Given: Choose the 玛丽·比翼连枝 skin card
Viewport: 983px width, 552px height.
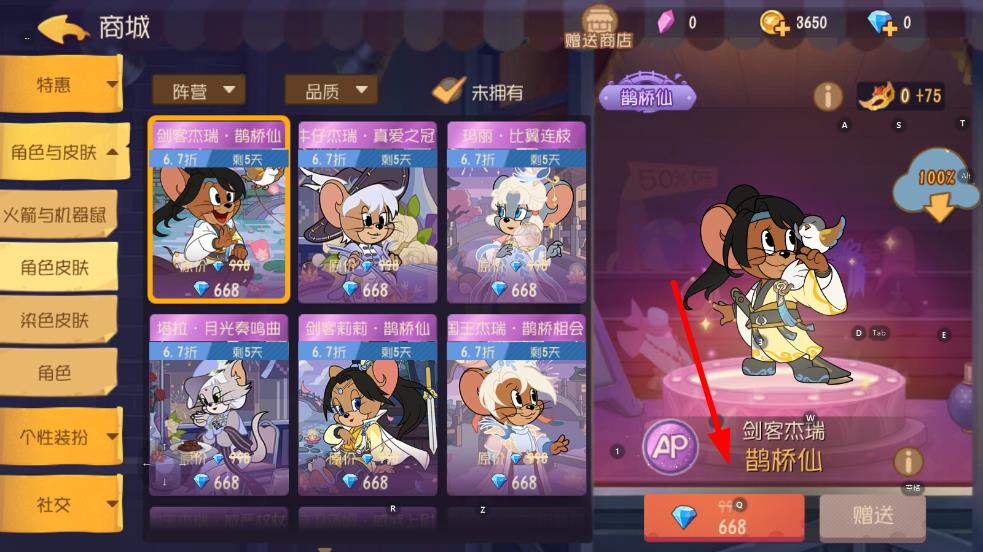Looking at the screenshot, I should pyautogui.click(x=516, y=212).
